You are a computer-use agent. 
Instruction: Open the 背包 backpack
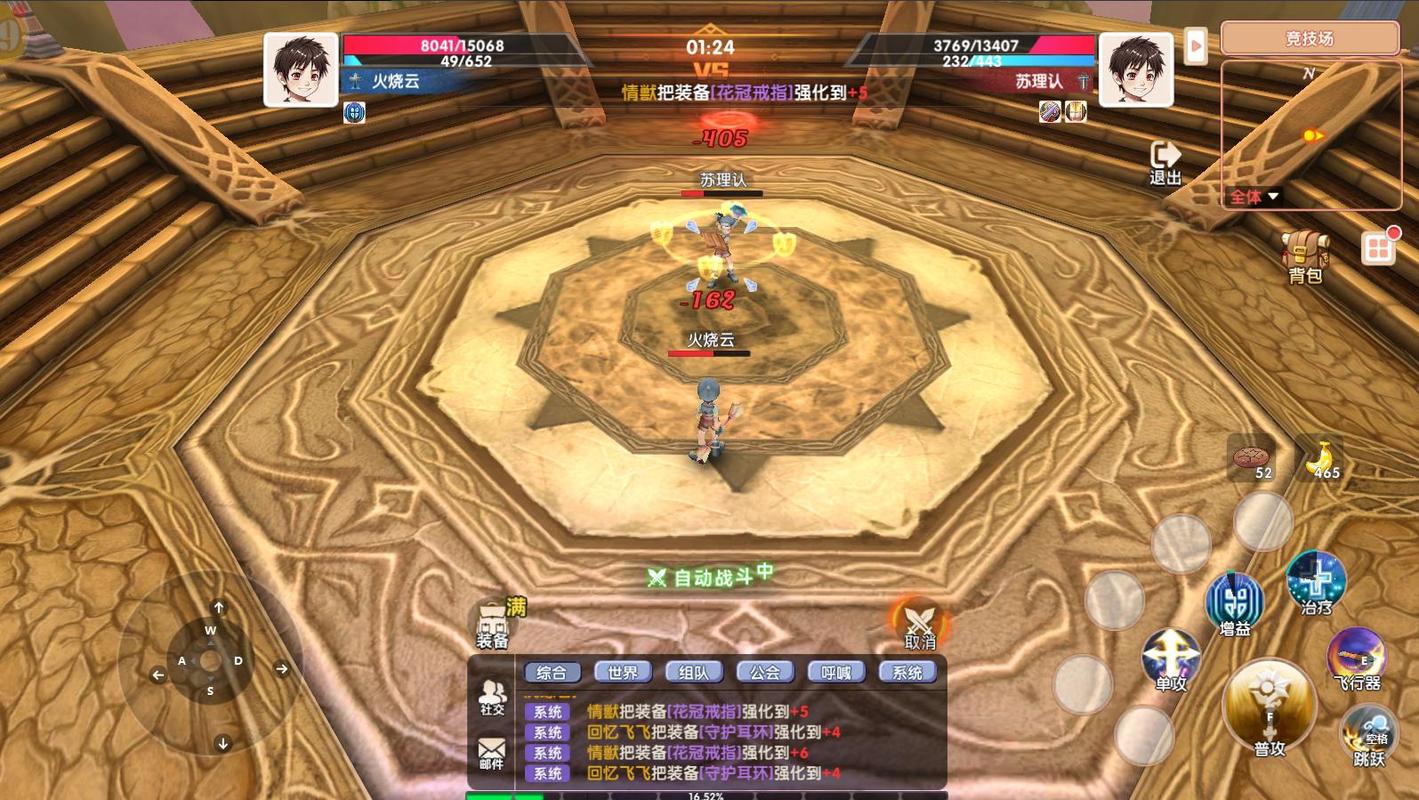point(1304,255)
